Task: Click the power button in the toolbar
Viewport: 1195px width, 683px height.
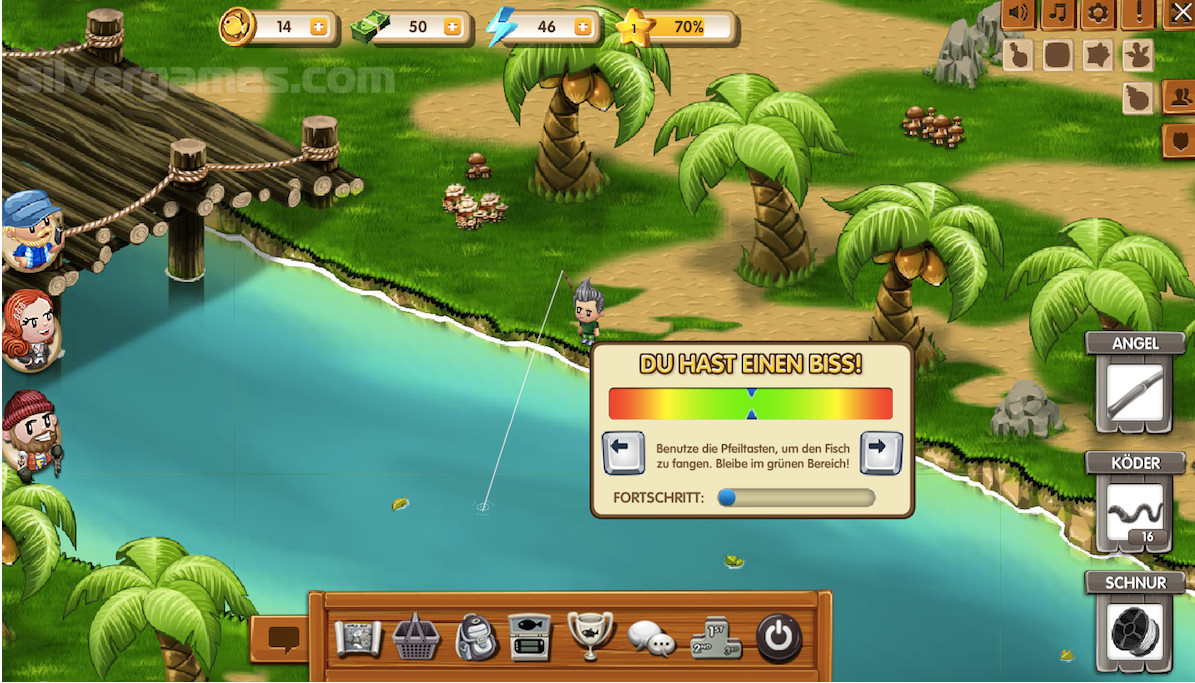Action: 778,637
